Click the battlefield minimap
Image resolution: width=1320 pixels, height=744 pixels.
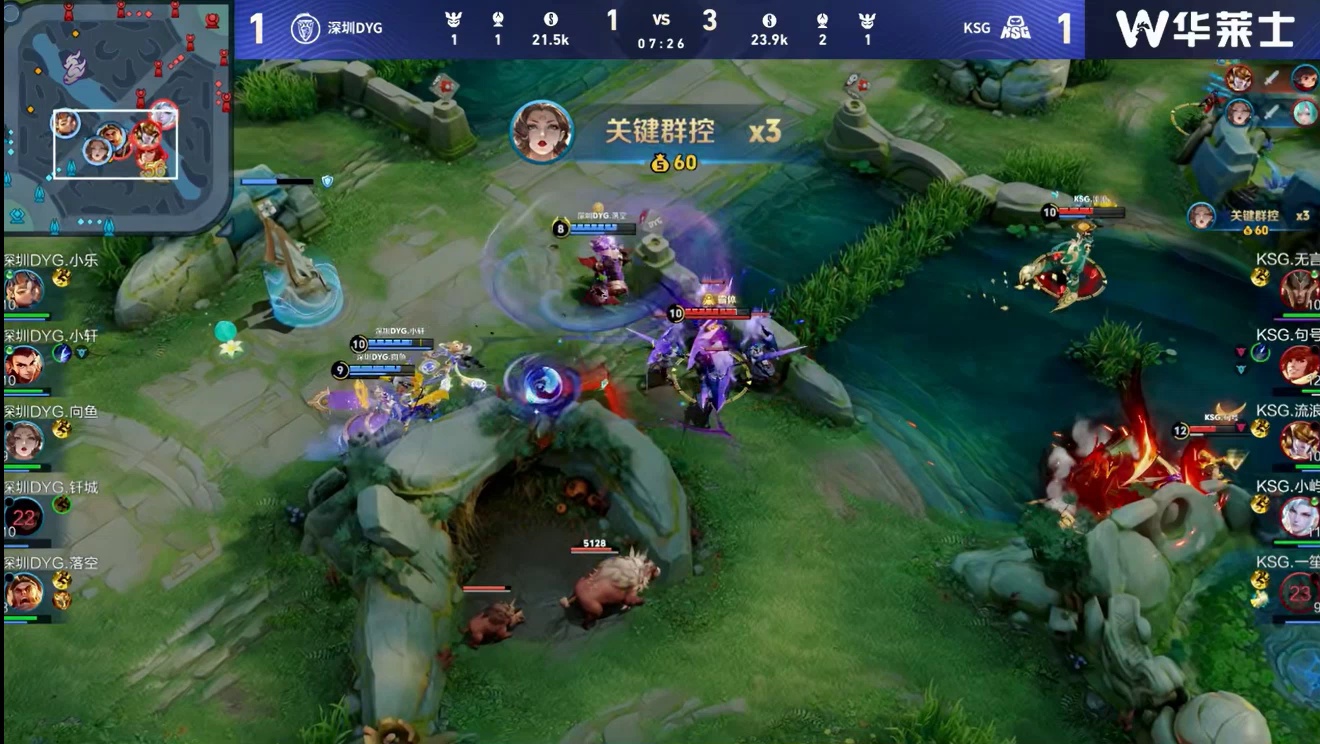(118, 115)
